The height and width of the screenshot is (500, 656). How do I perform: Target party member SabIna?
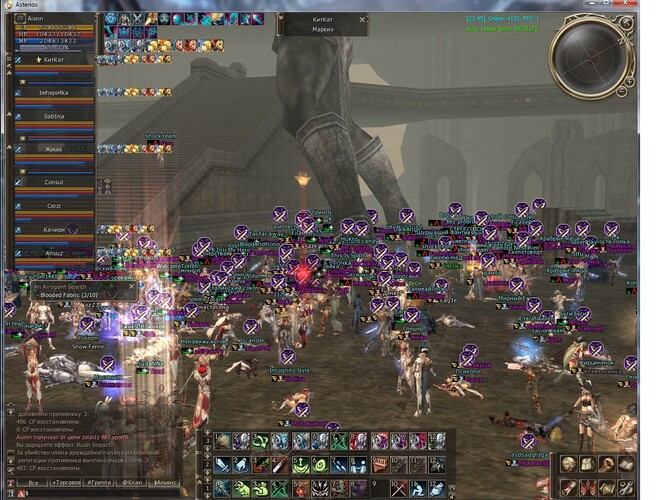tap(53, 117)
